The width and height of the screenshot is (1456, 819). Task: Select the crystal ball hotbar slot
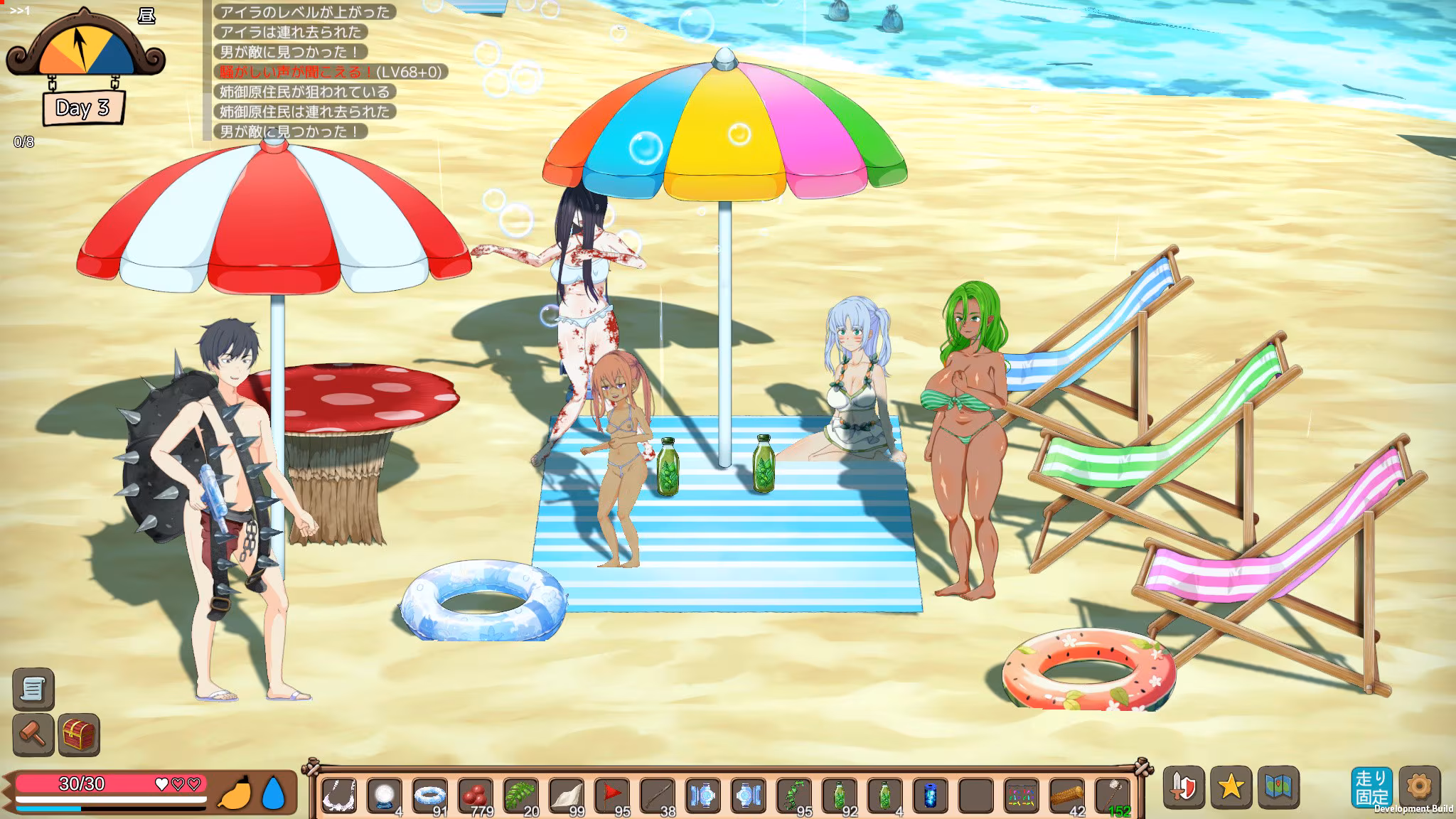coord(385,796)
